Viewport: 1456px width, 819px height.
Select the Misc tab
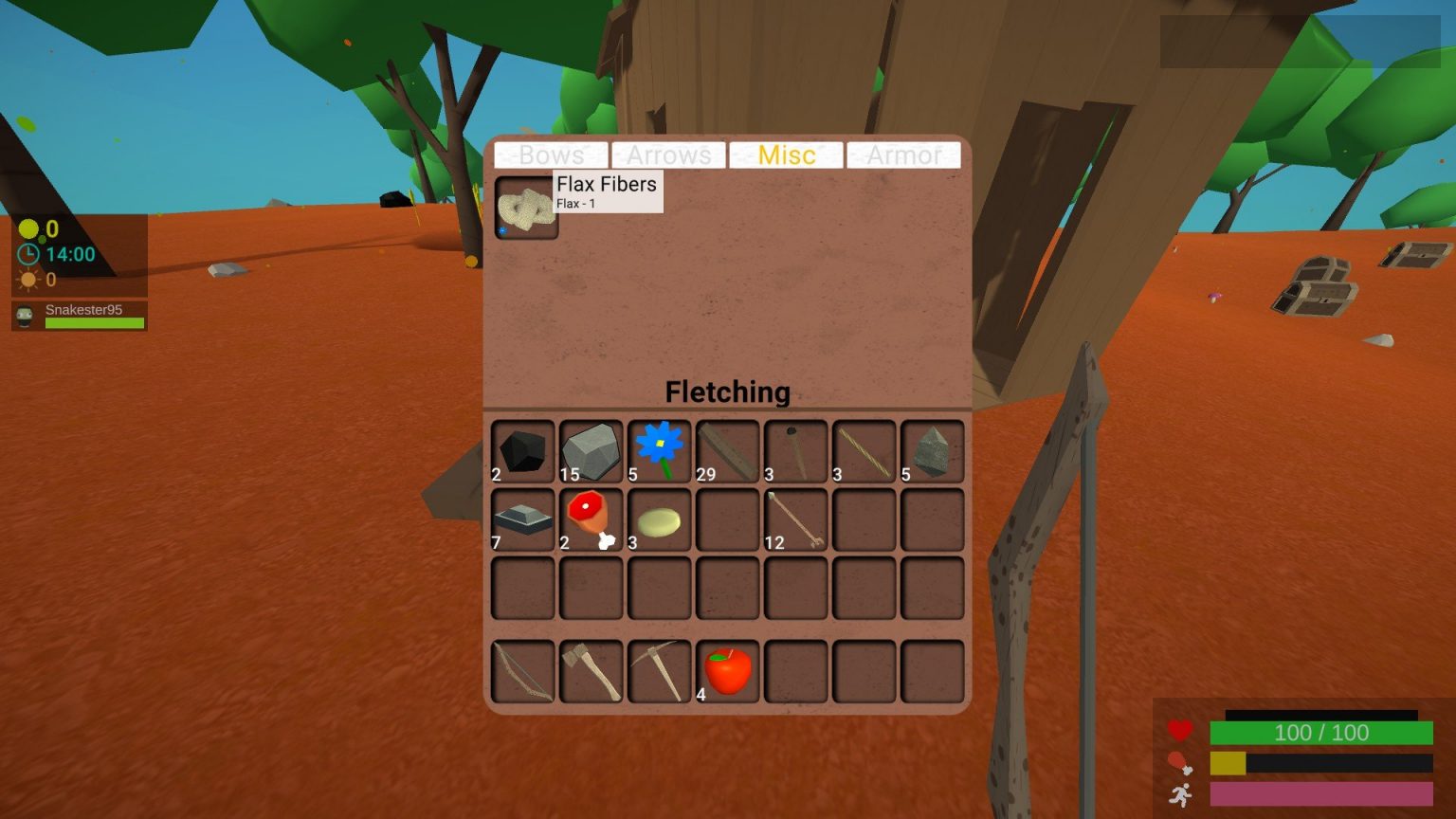[786, 155]
